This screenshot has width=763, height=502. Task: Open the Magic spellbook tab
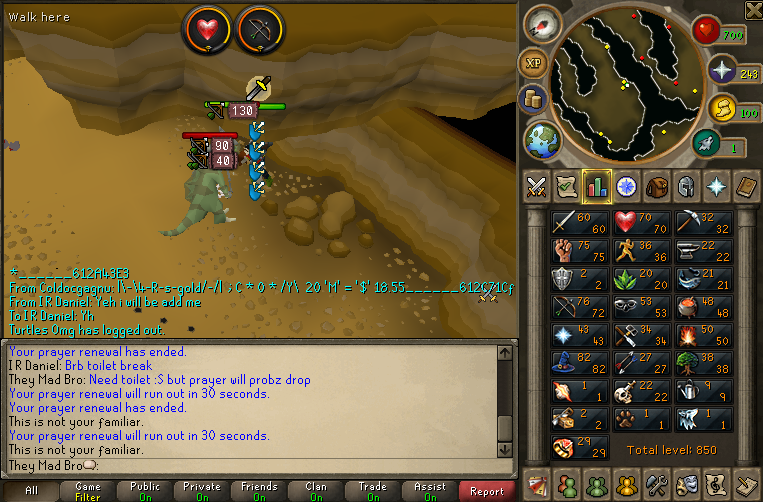coord(747,186)
